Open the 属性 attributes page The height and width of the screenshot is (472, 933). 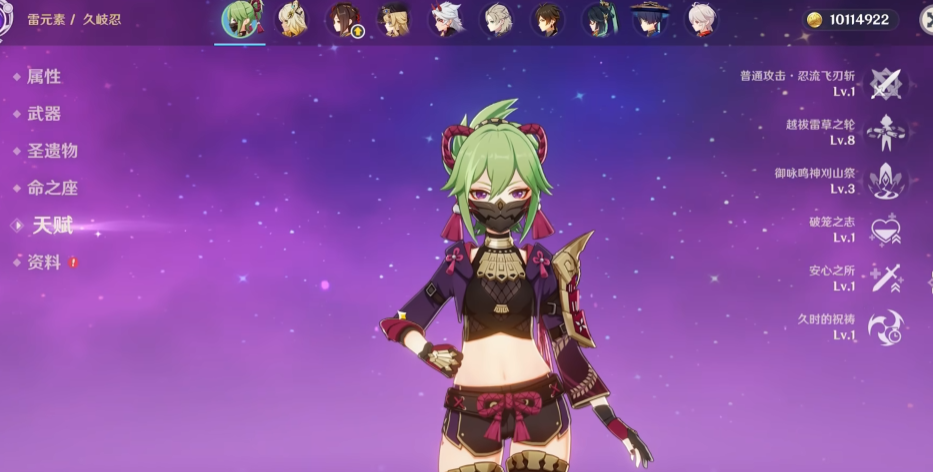44,77
